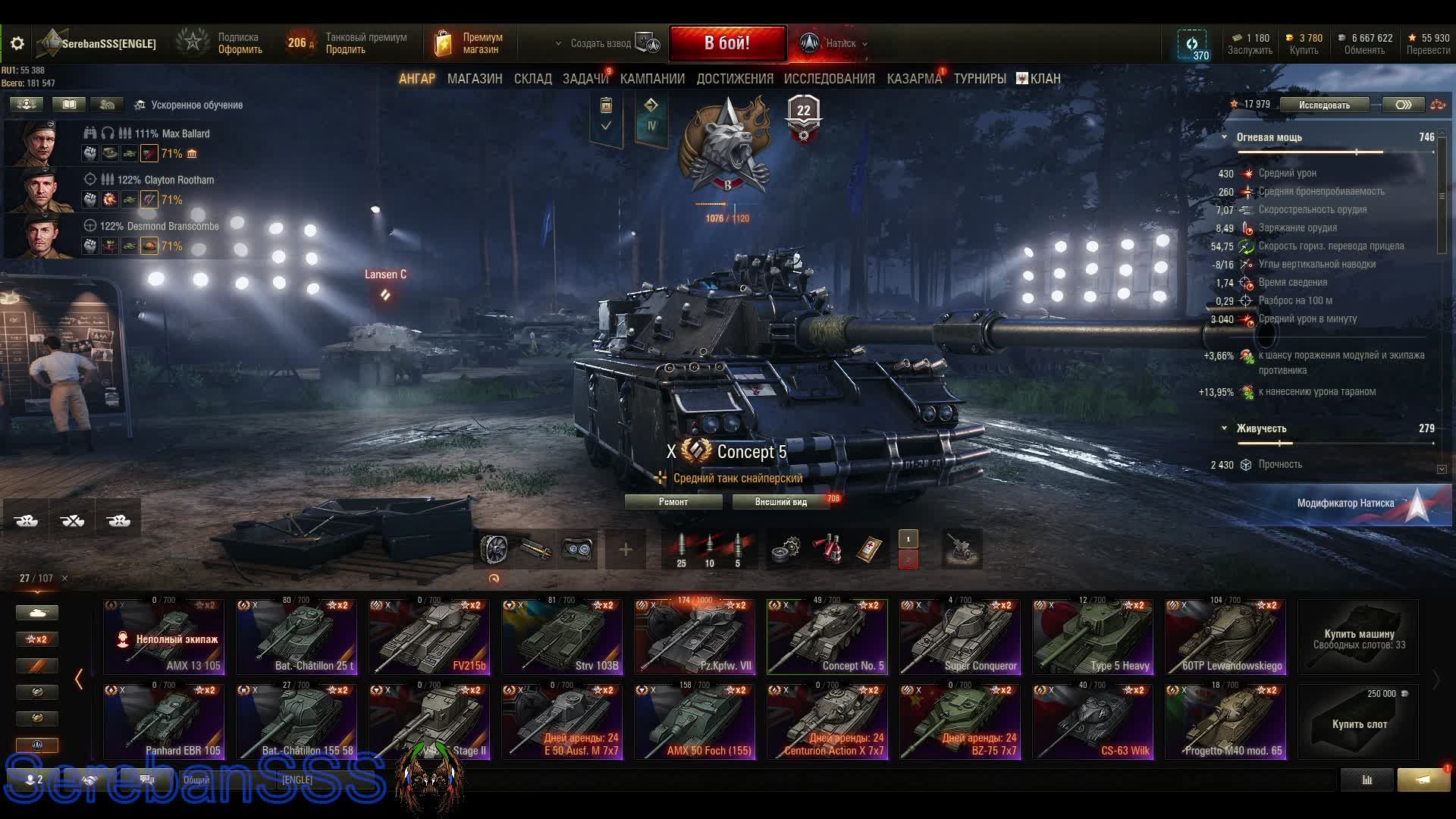Image resolution: width=1456 pixels, height=819 pixels.
Task: Buy a new slot via Купить слот
Action: pos(1358,723)
